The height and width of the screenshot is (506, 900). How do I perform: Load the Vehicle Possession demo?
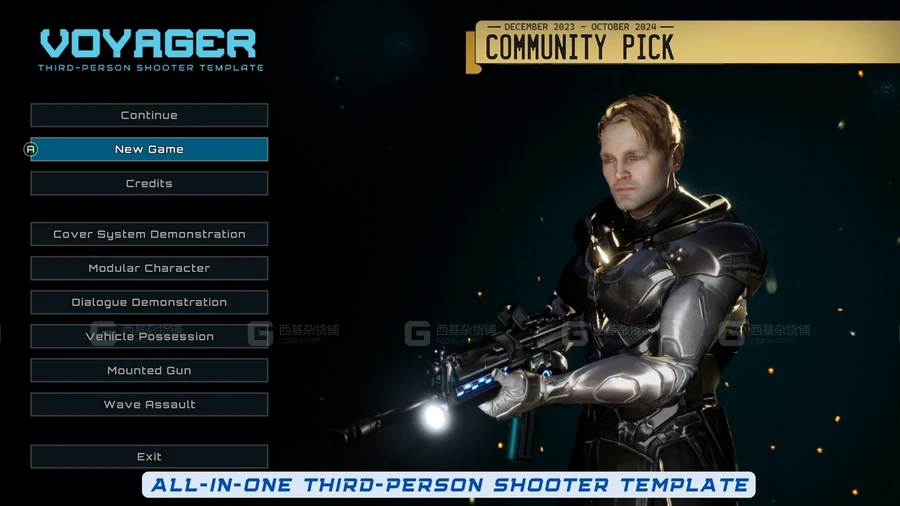(149, 336)
